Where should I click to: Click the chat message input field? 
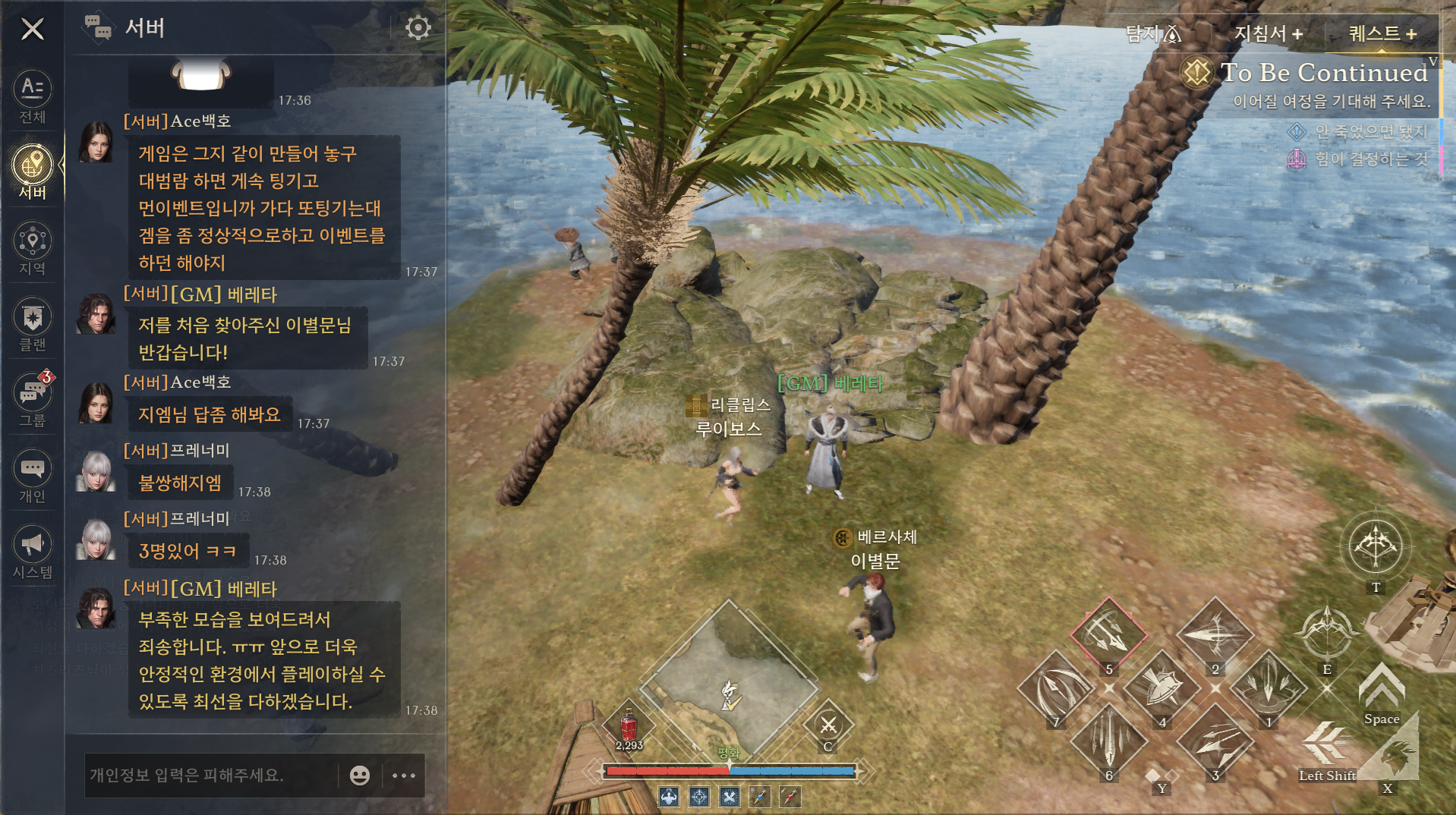click(209, 775)
